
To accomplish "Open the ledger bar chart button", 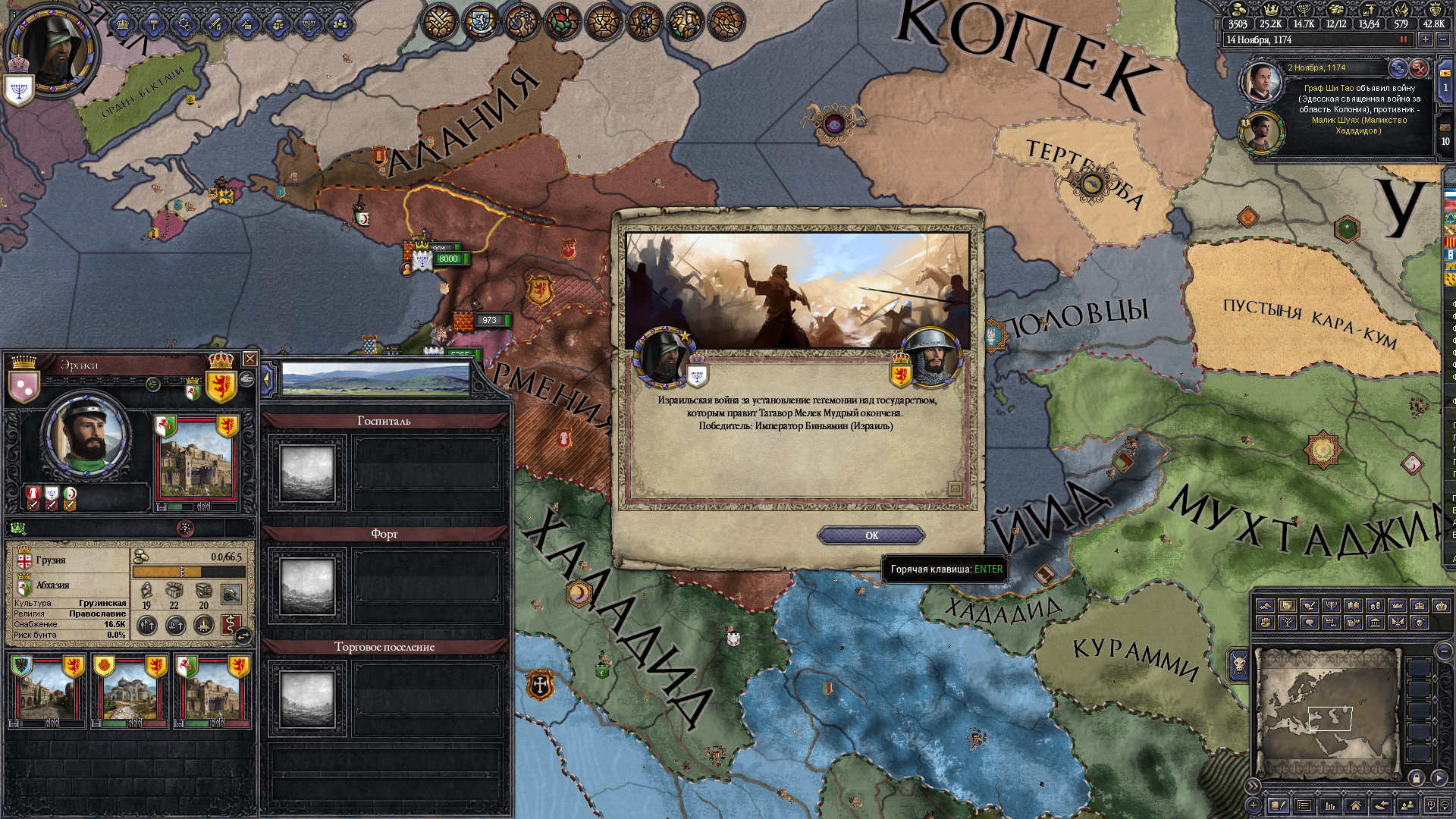I will [x=1329, y=805].
